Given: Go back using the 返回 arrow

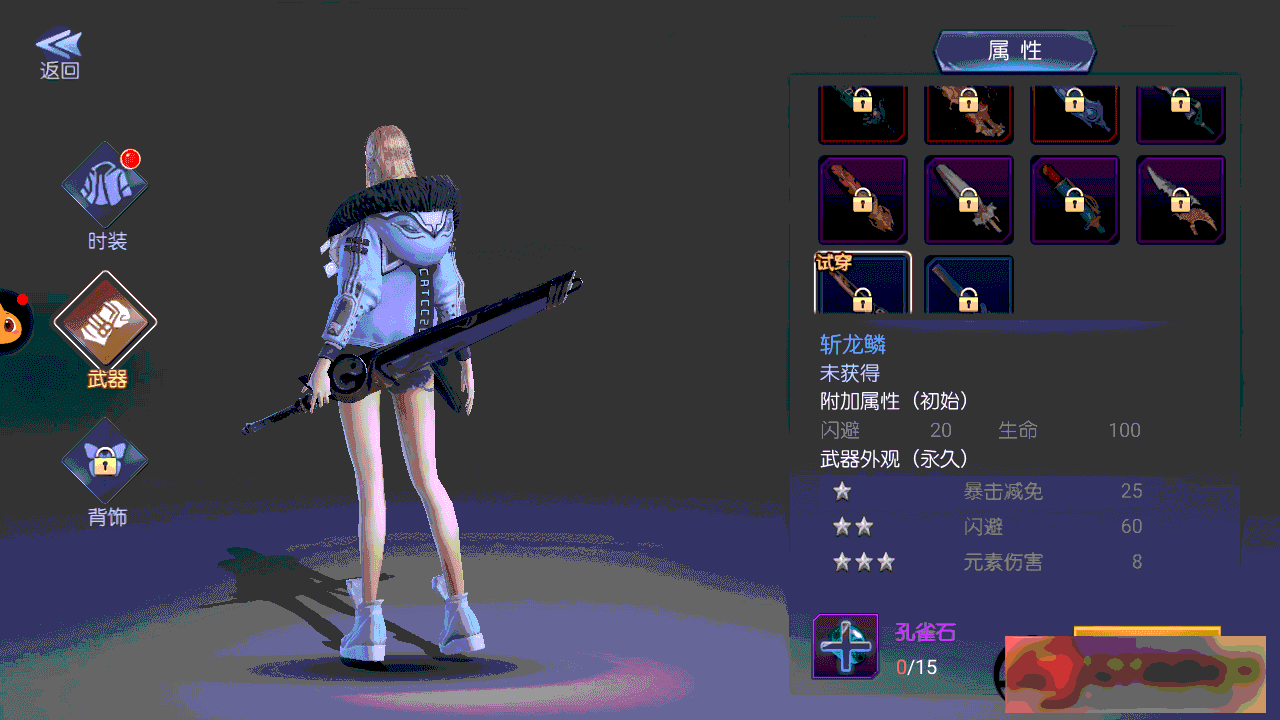Looking at the screenshot, I should pos(59,53).
